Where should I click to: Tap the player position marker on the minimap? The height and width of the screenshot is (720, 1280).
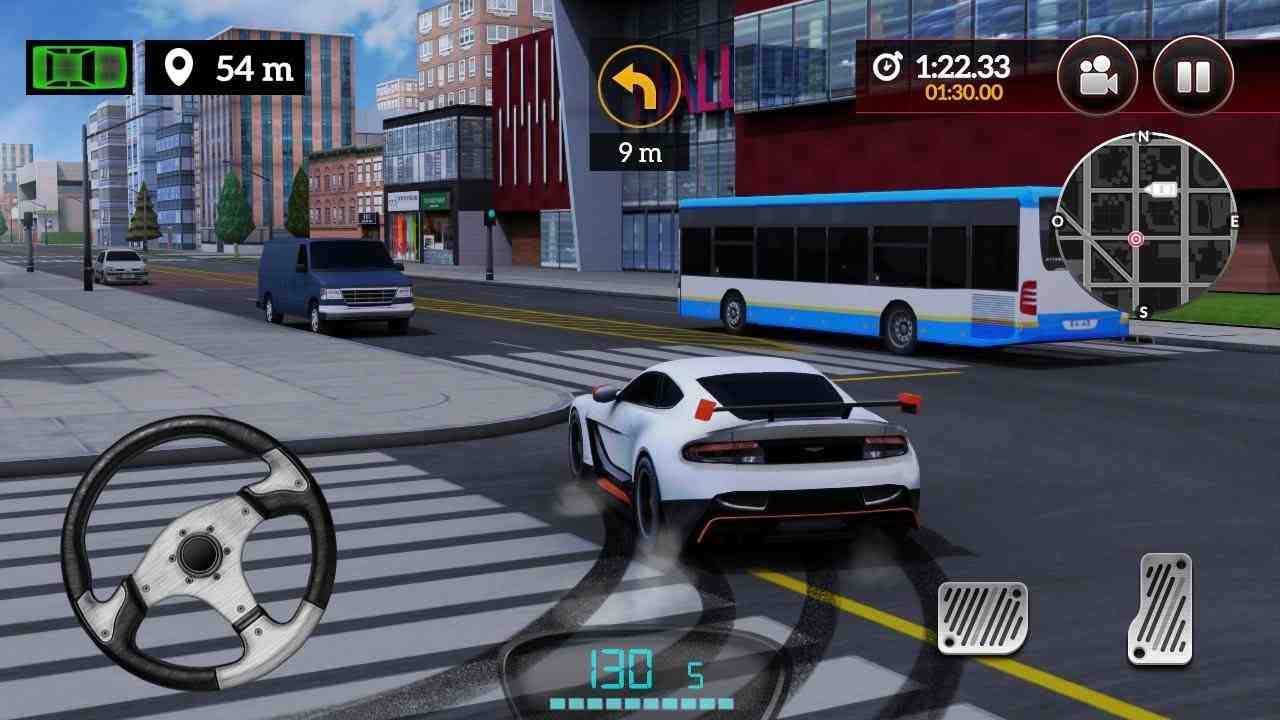1134,239
